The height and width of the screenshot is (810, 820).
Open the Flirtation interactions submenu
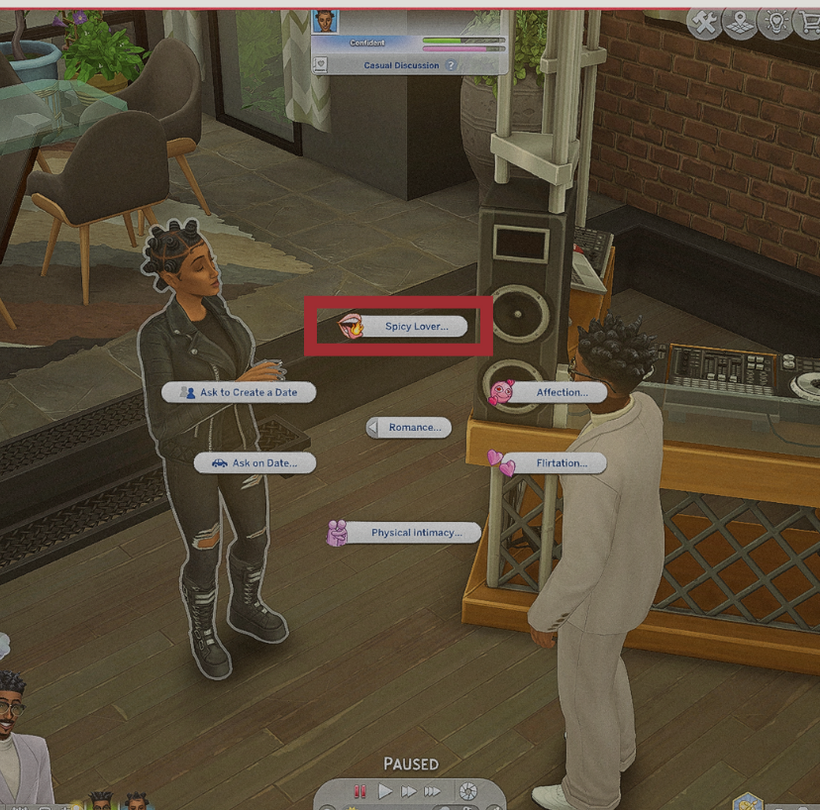pyautogui.click(x=560, y=463)
